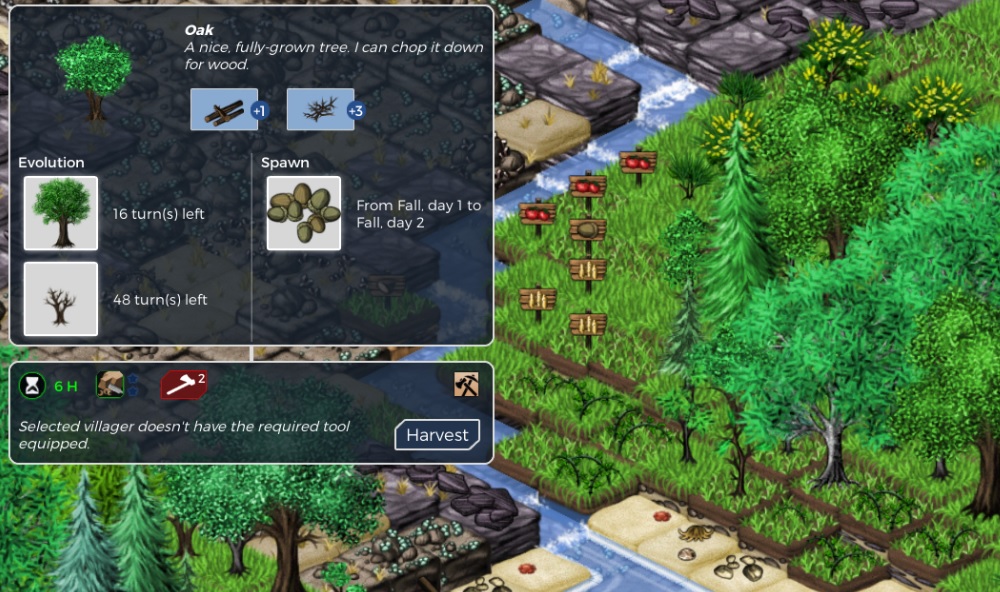
Task: Click the Harvest button
Action: (437, 435)
